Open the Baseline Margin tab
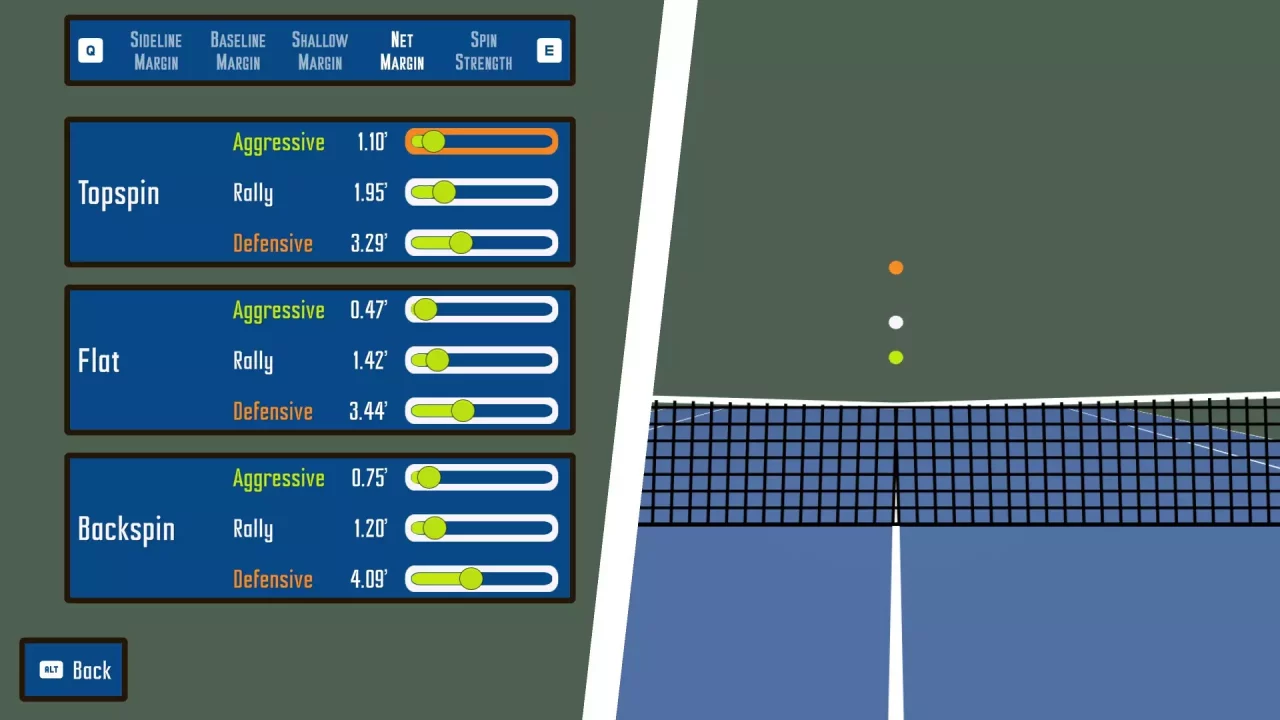This screenshot has width=1280, height=720. (x=237, y=51)
